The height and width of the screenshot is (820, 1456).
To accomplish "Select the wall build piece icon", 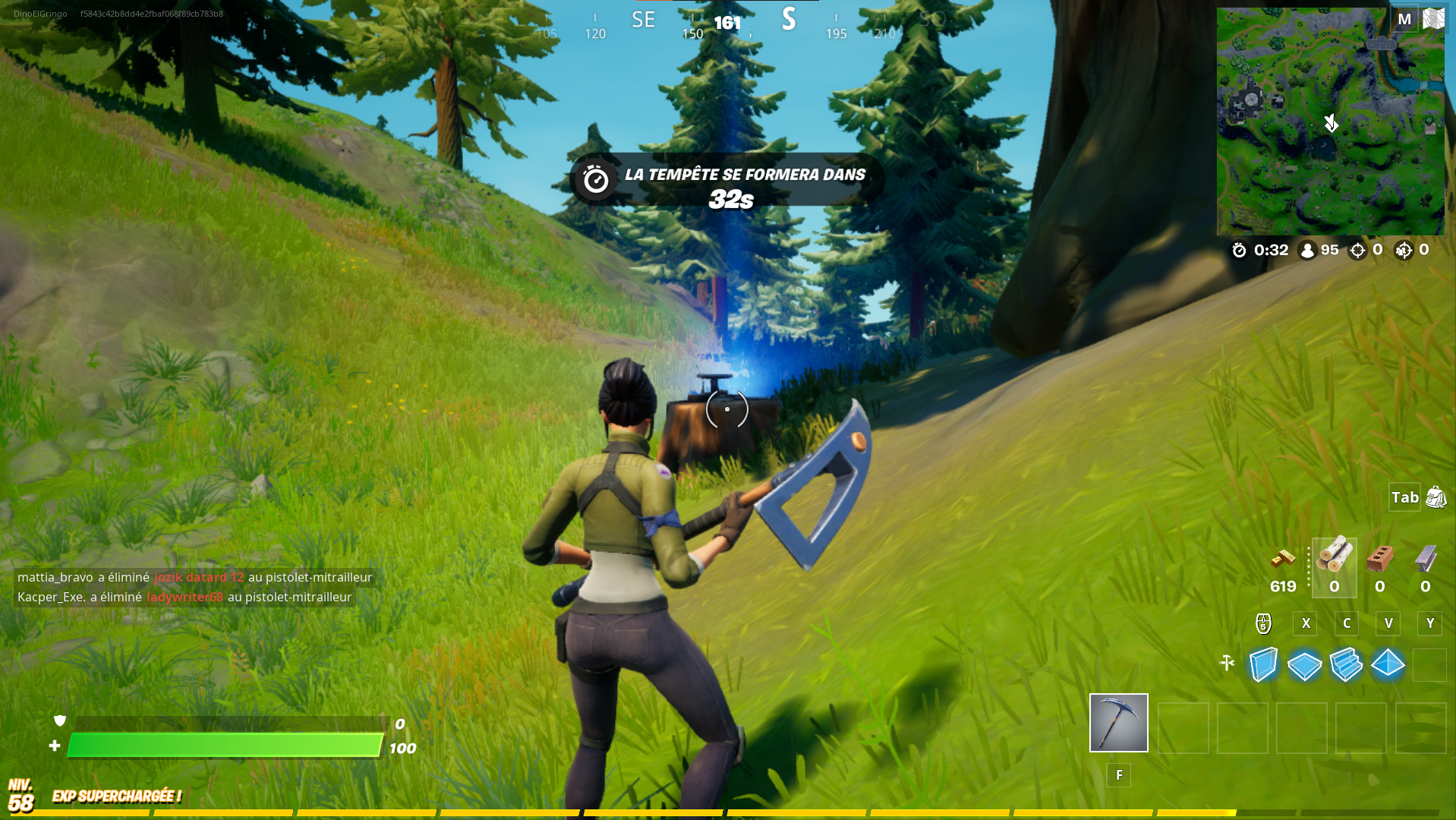I will [x=1263, y=665].
